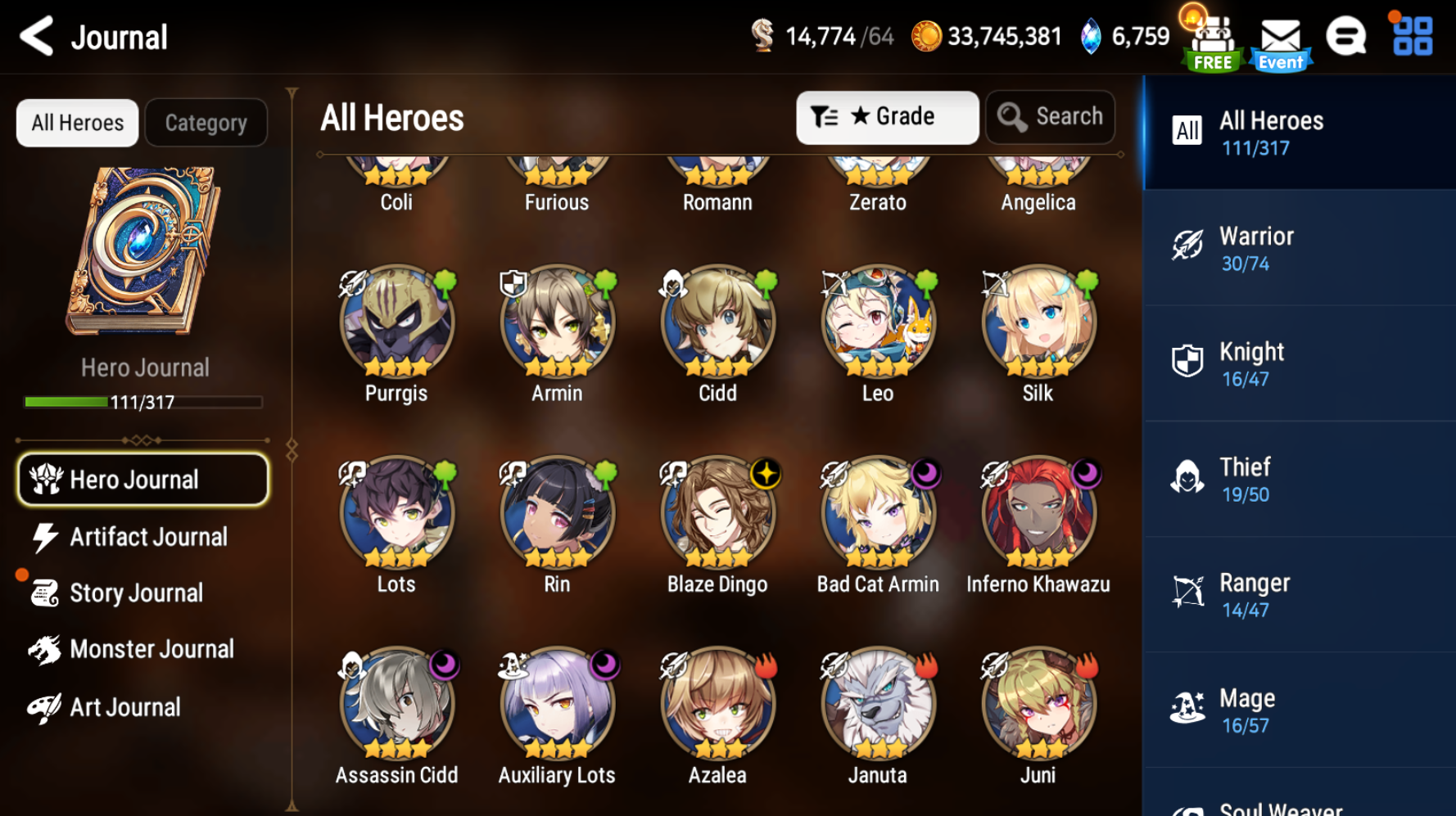Go back using the Journal back arrow

pos(35,36)
